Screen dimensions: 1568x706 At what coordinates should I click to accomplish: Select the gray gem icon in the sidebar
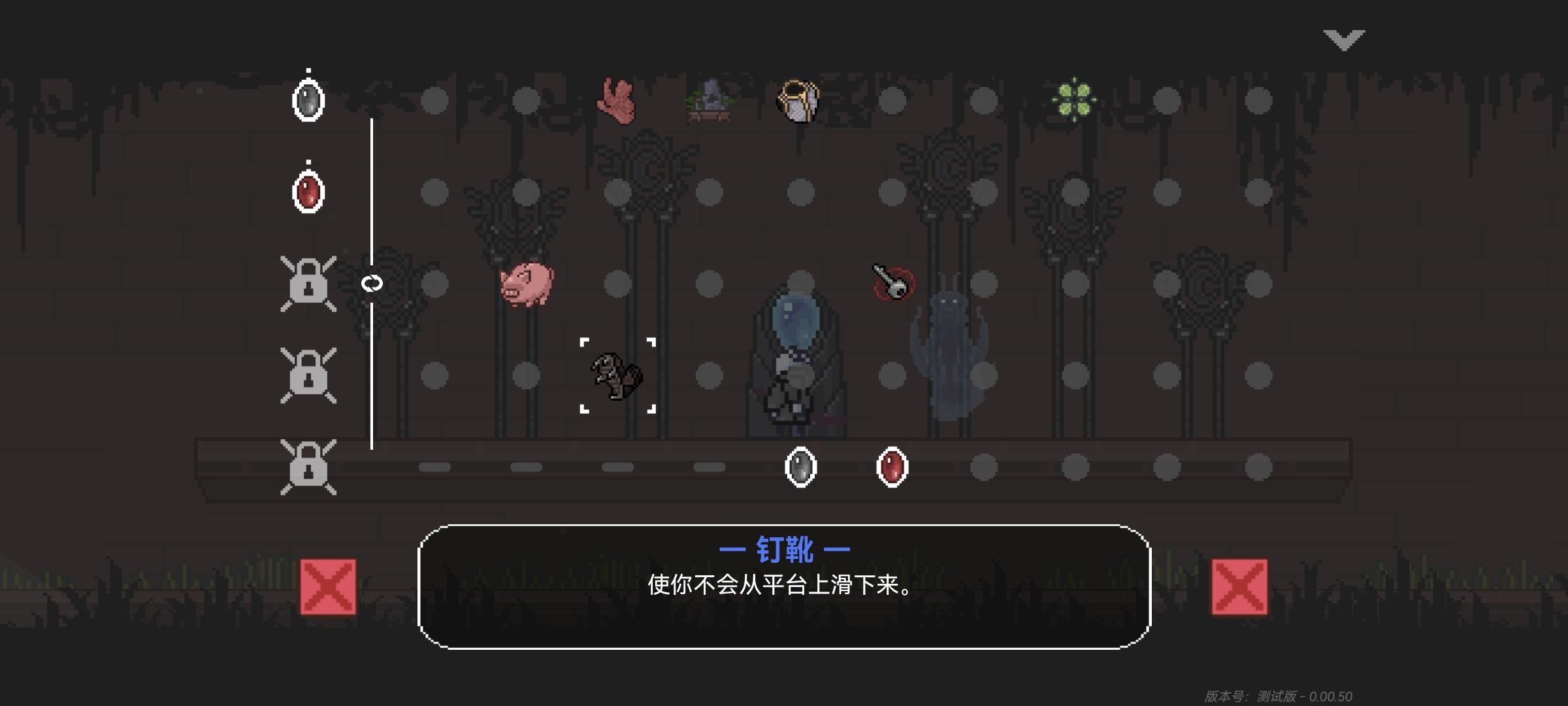click(307, 98)
